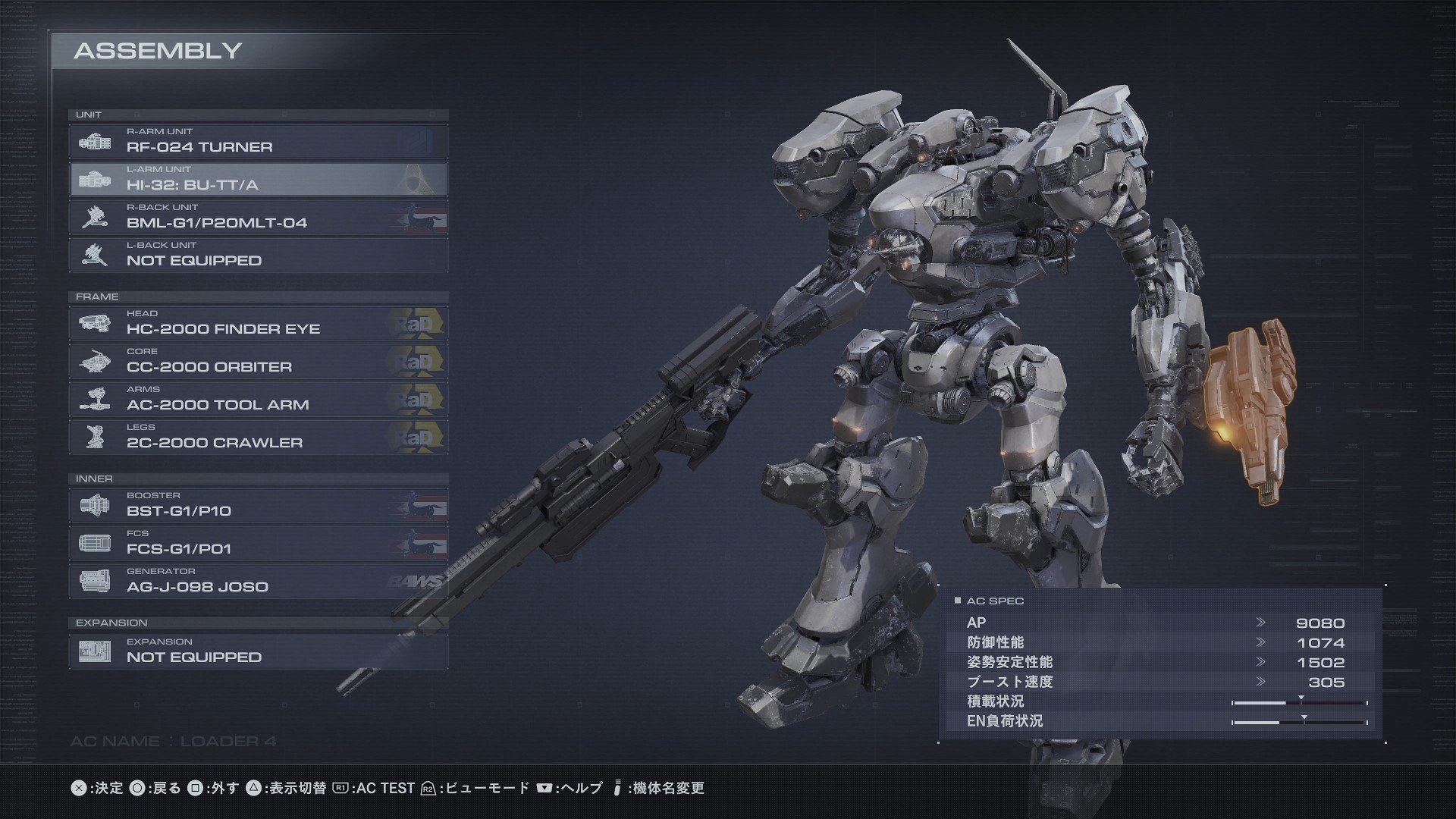Viewport: 1456px width, 819px height.
Task: Click the L-BACK UNIT not equipped icon
Action: [93, 255]
